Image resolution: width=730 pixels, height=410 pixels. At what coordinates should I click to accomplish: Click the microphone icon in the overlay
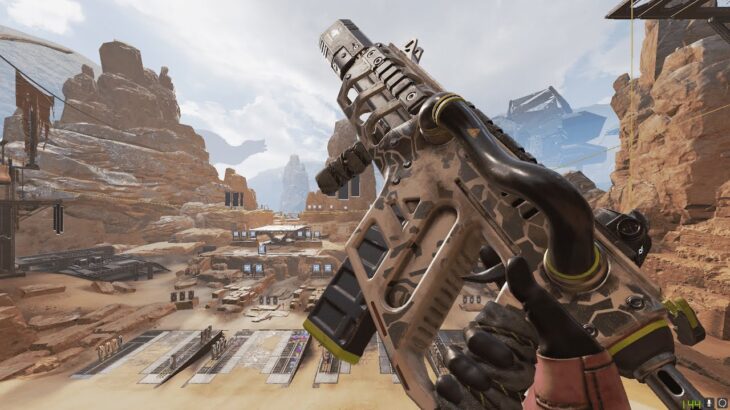click(709, 403)
